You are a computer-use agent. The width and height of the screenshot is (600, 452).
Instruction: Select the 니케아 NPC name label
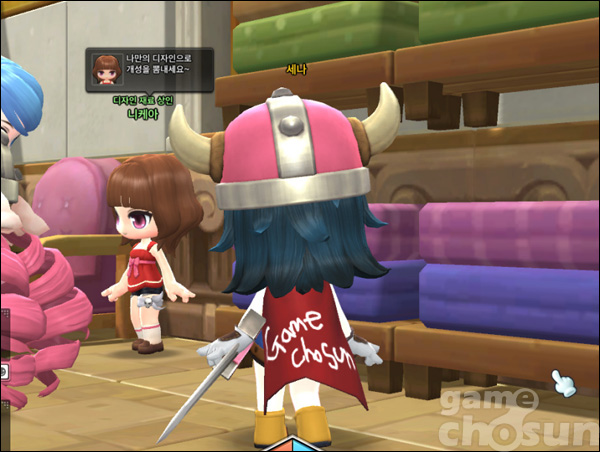click(144, 114)
